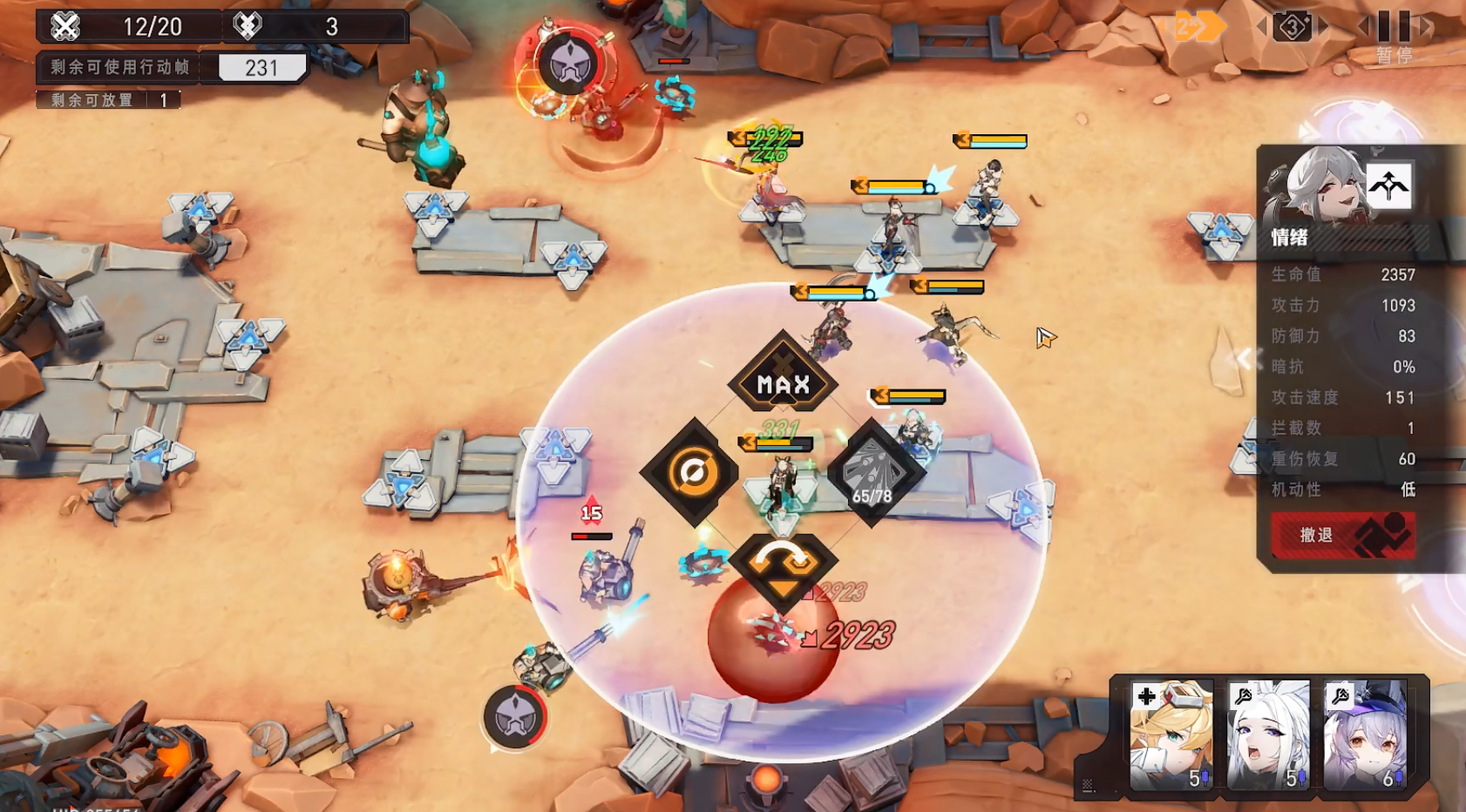Retreat the unit with the red 撤退 button
The height and width of the screenshot is (812, 1466).
click(x=1341, y=535)
